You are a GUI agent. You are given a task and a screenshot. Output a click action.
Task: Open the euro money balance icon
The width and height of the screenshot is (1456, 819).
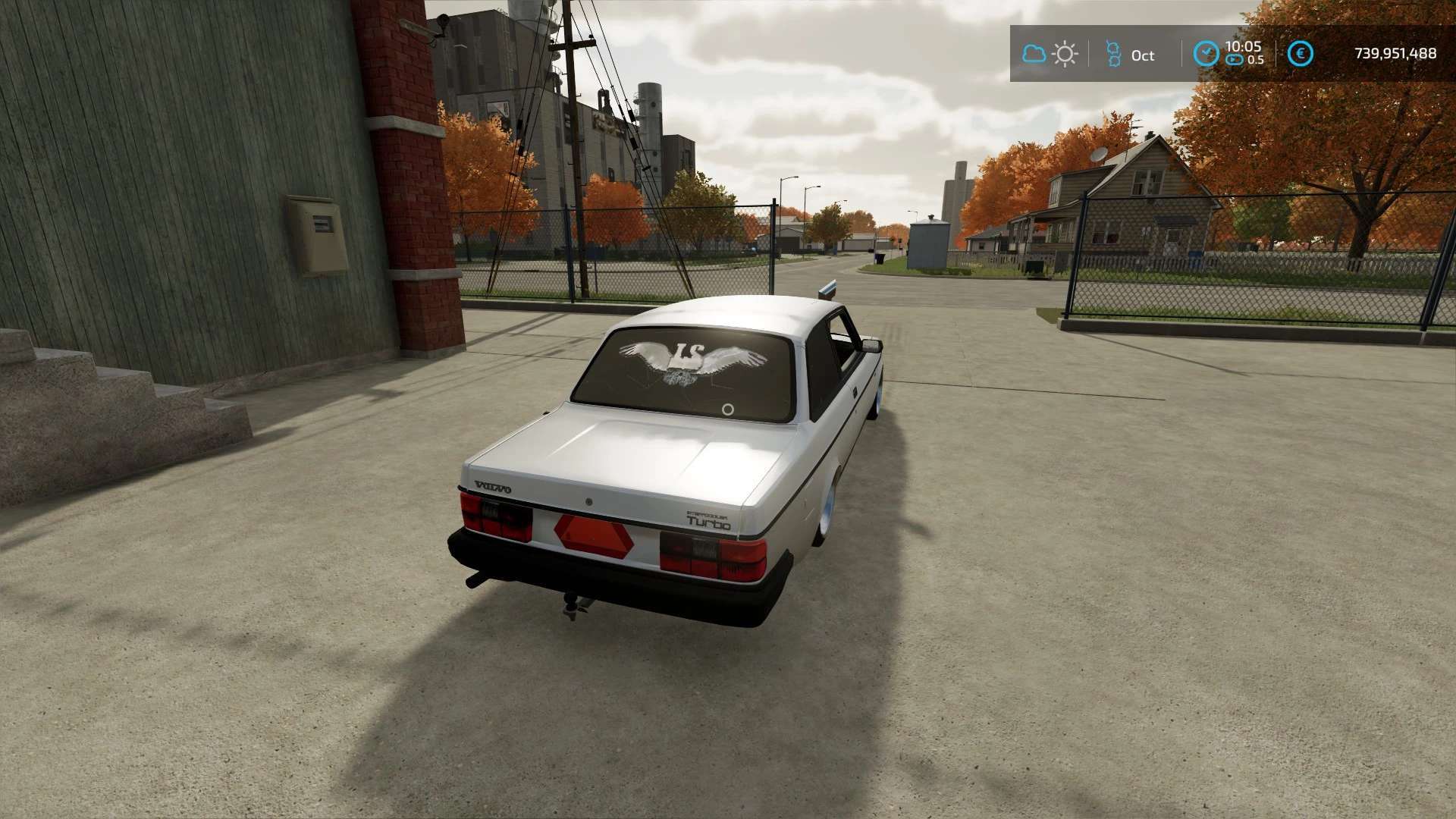tap(1301, 54)
